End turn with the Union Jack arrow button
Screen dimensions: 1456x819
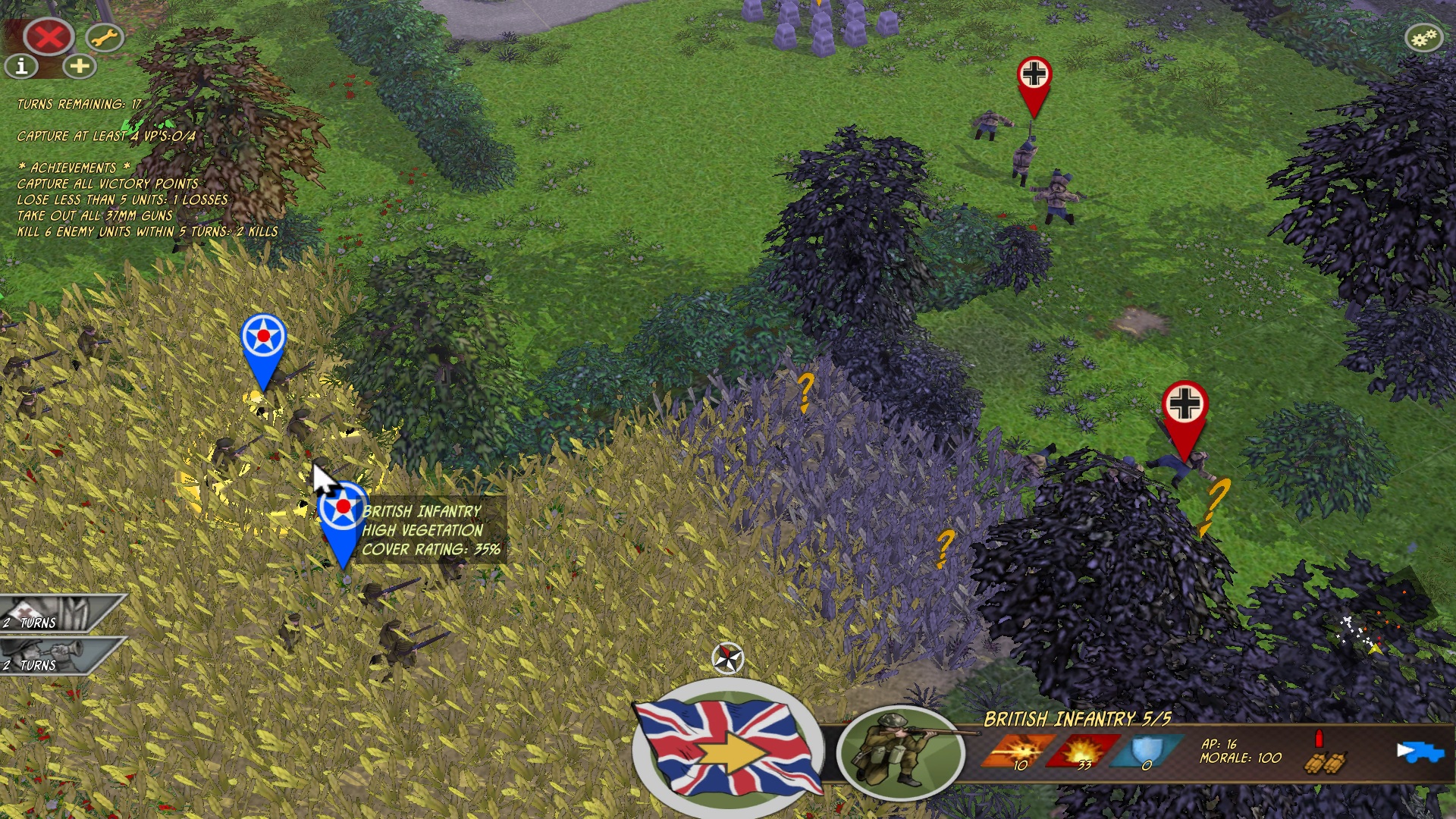coord(728,748)
